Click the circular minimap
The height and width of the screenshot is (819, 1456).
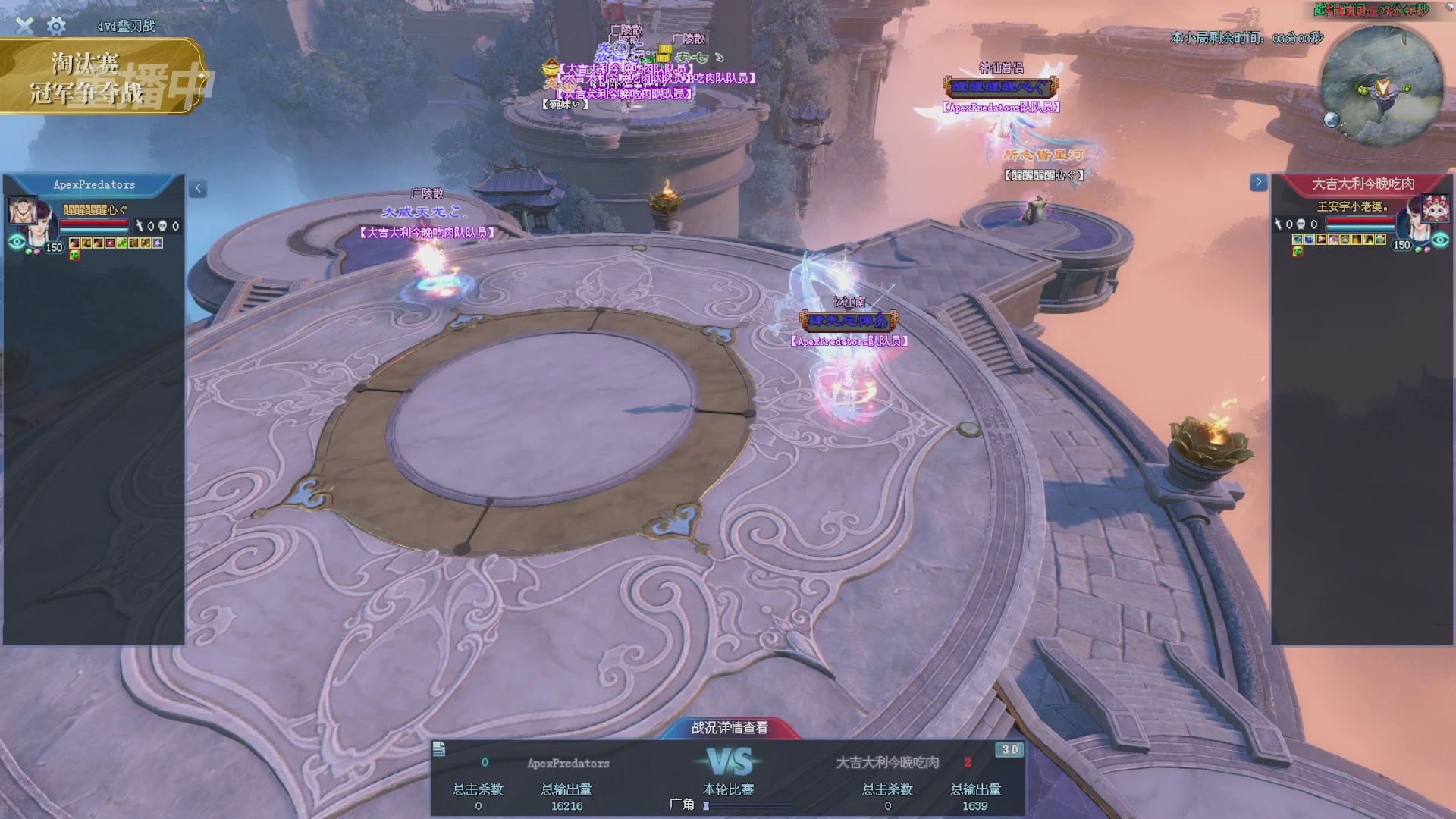click(1382, 87)
